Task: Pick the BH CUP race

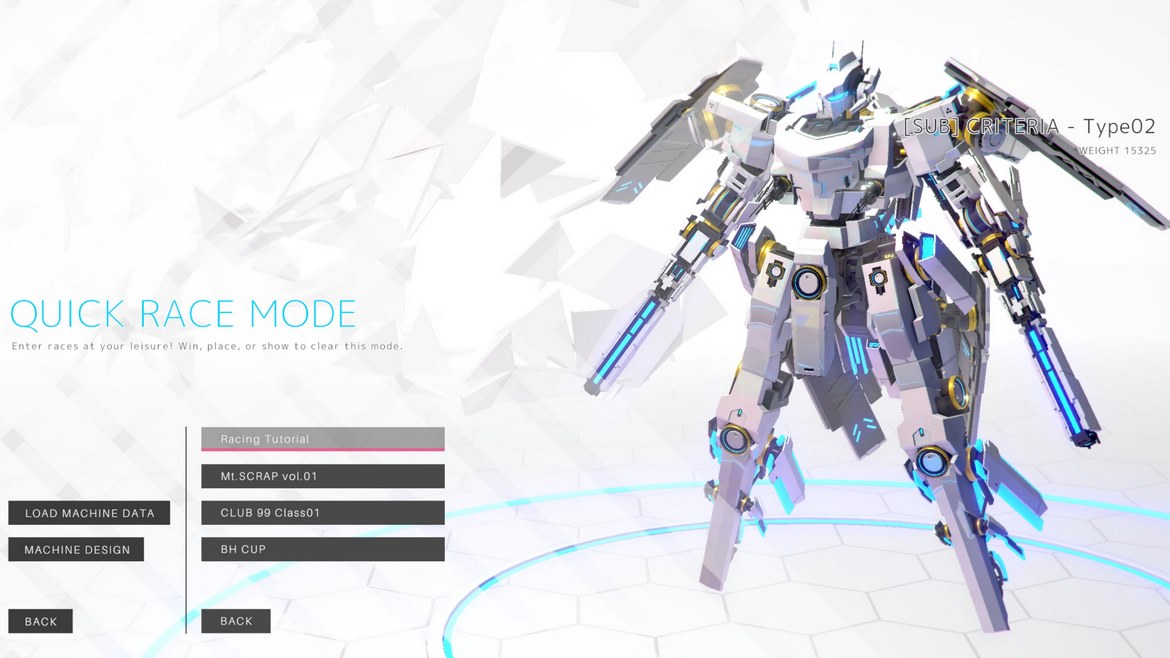Action: coord(322,549)
